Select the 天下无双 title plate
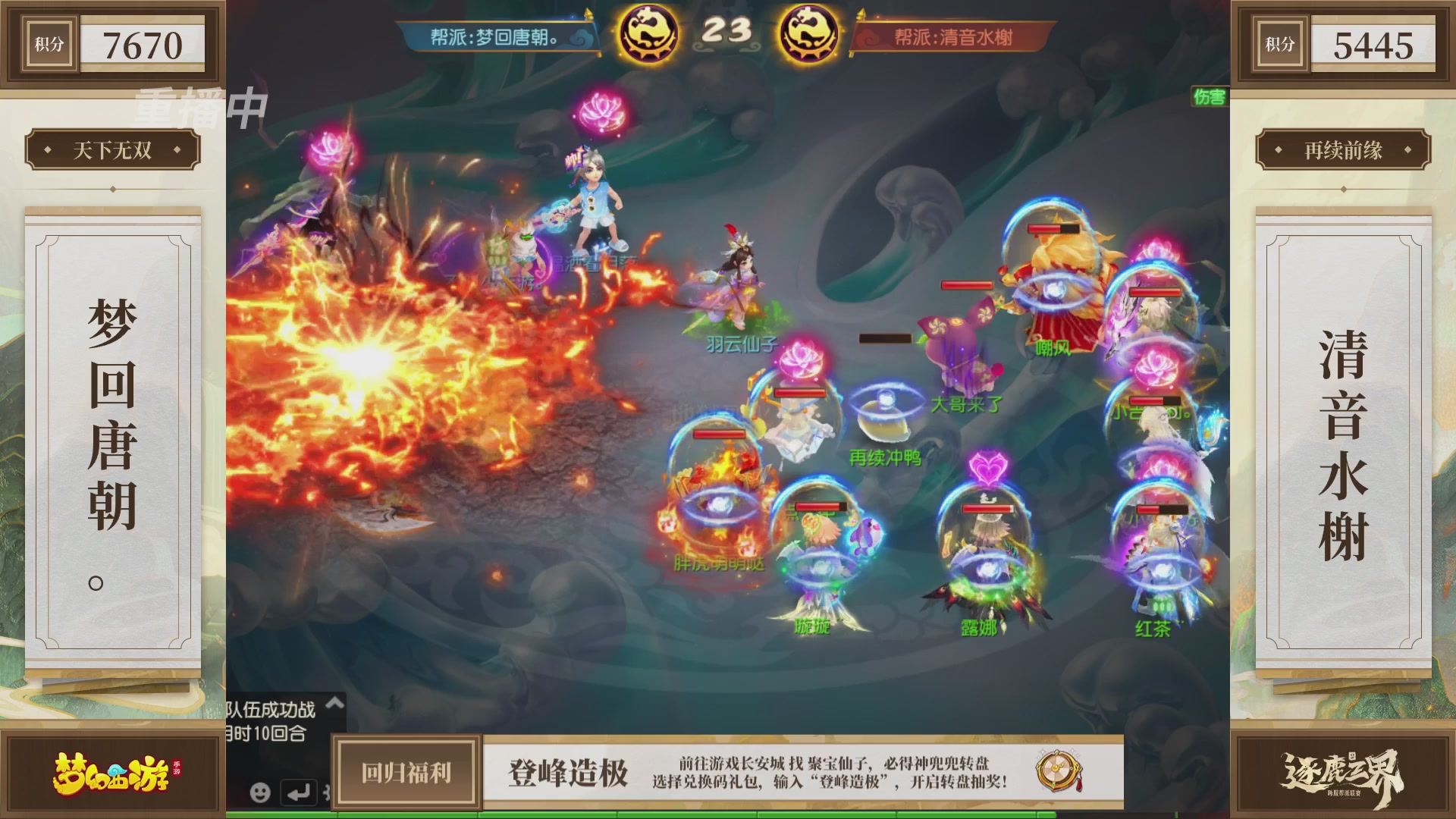1456x819 pixels. tap(112, 150)
